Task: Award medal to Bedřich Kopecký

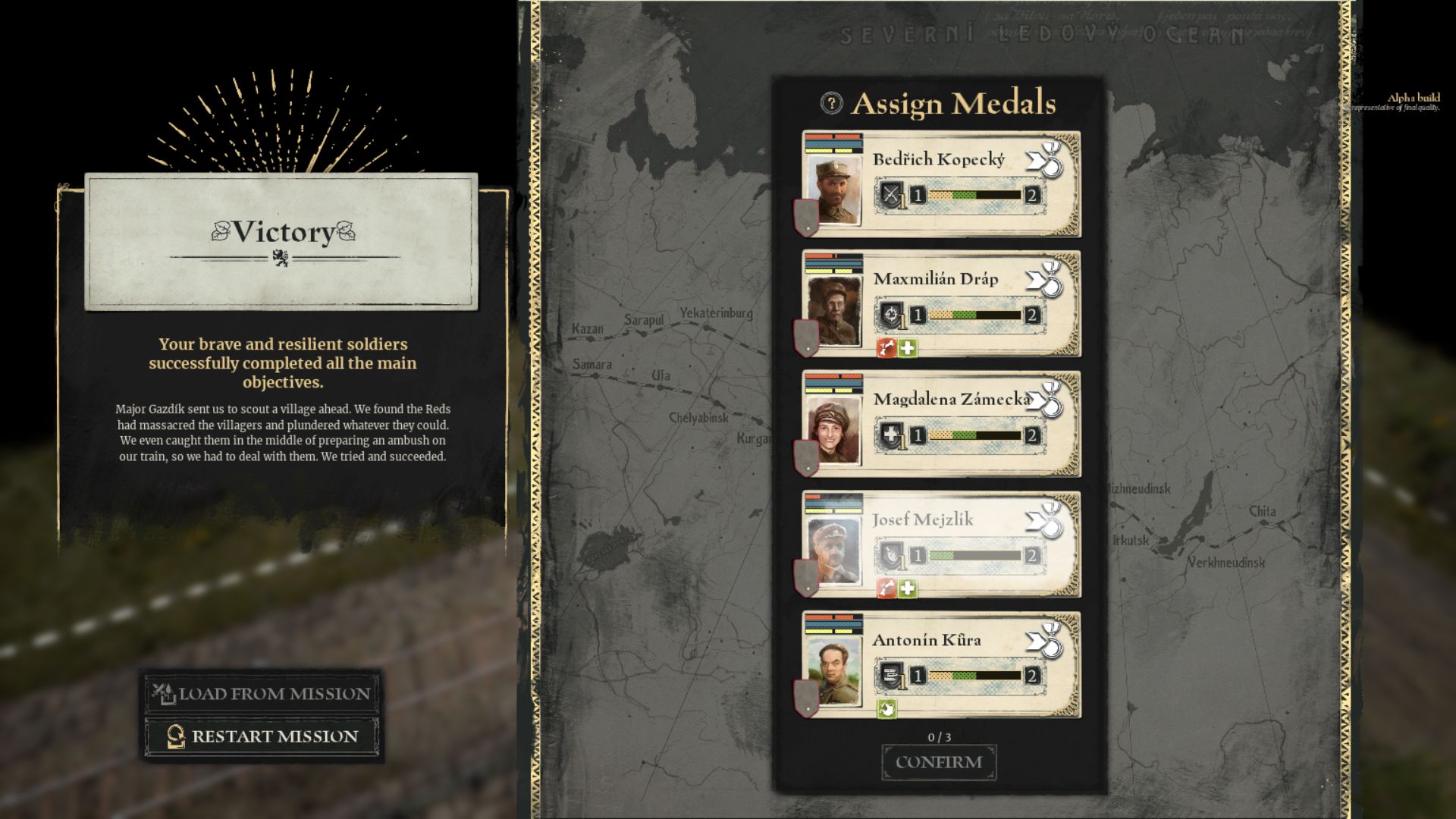Action: pyautogui.click(x=1046, y=160)
